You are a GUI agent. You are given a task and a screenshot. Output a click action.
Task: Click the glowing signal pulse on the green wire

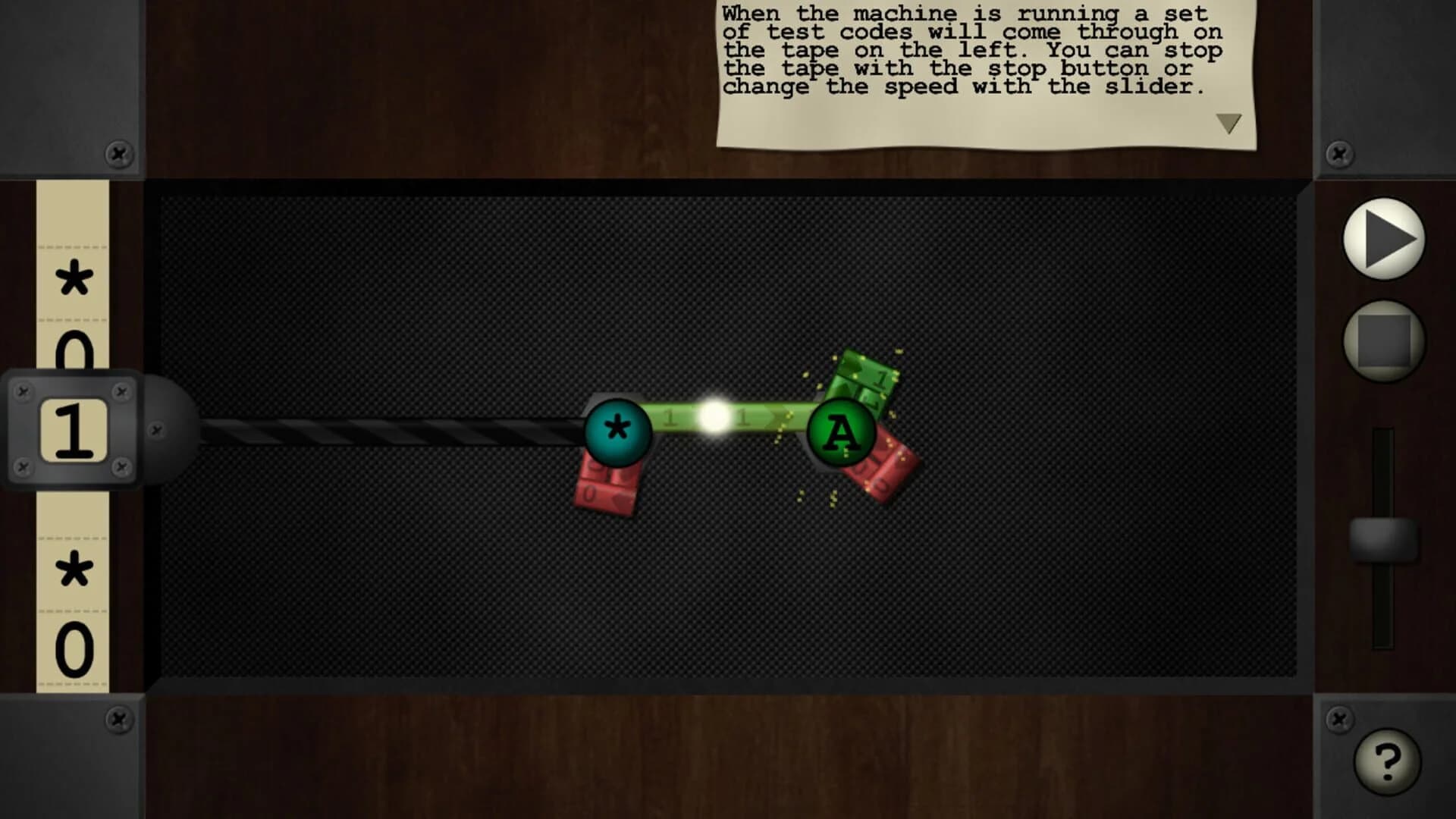click(711, 416)
